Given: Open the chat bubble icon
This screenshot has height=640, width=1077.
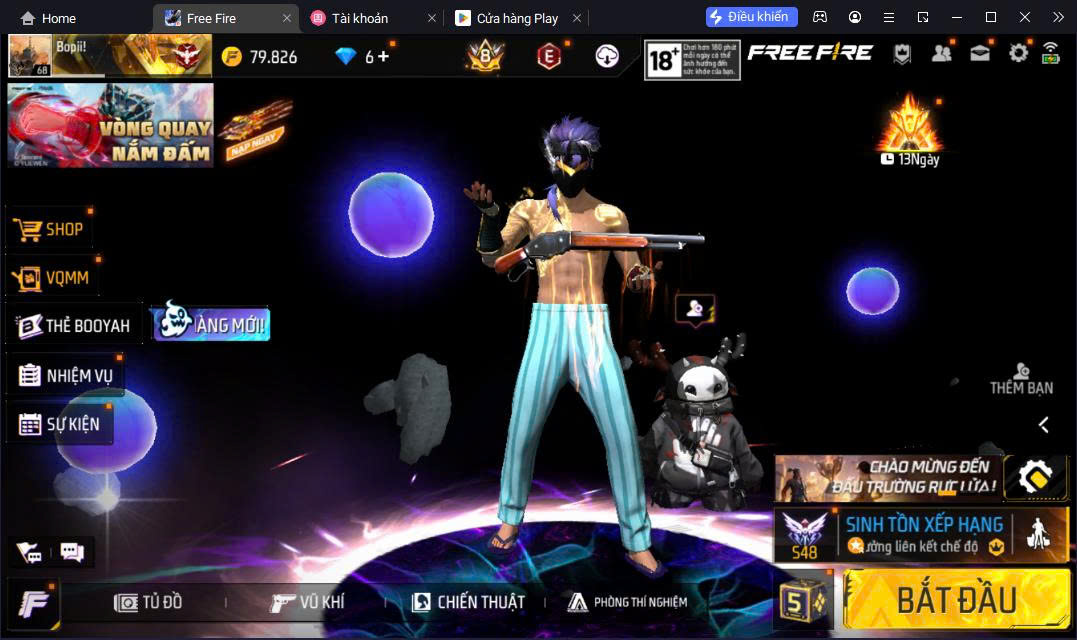Looking at the screenshot, I should point(72,551).
